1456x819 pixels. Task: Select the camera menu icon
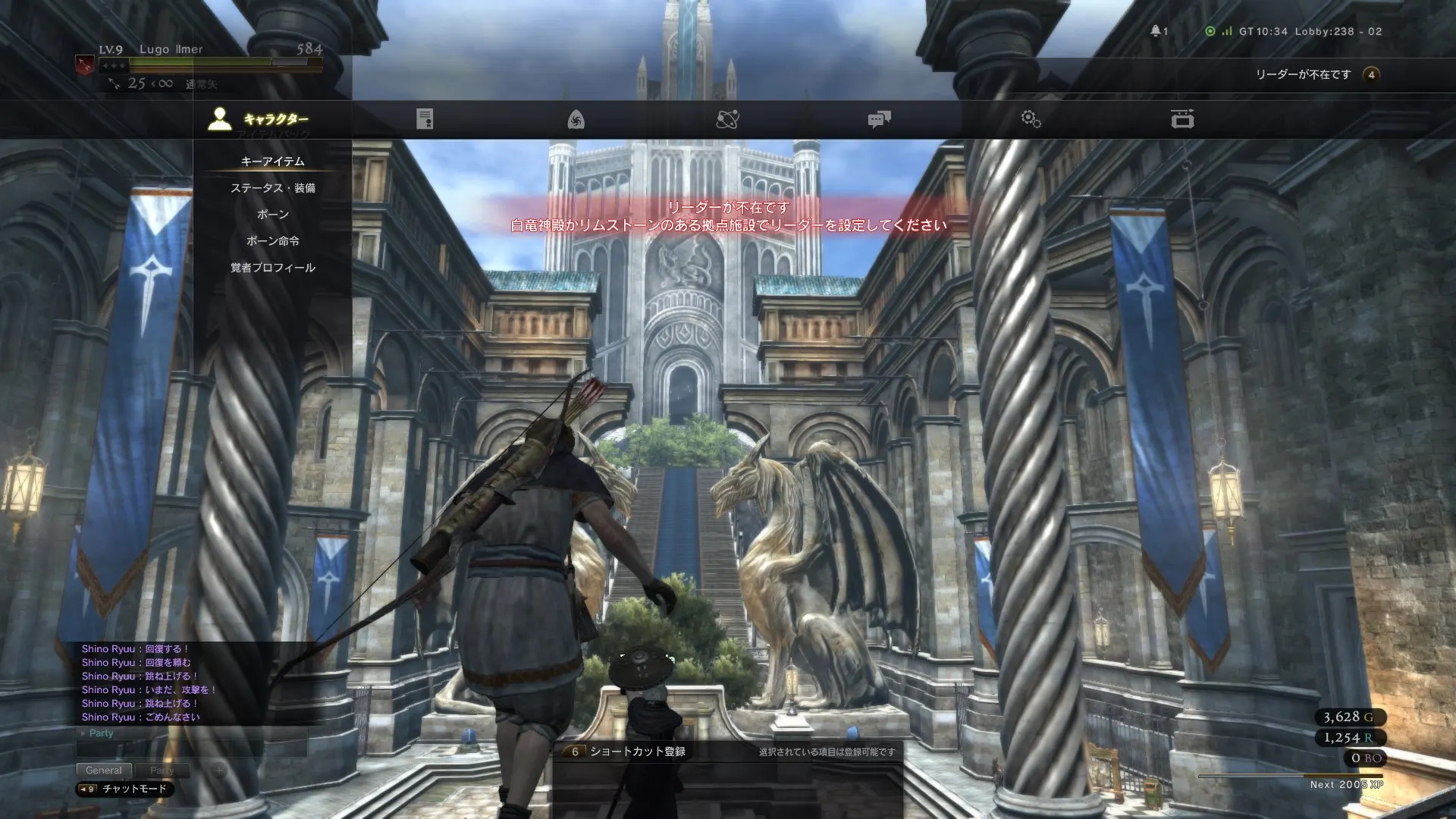pyautogui.click(x=1181, y=118)
